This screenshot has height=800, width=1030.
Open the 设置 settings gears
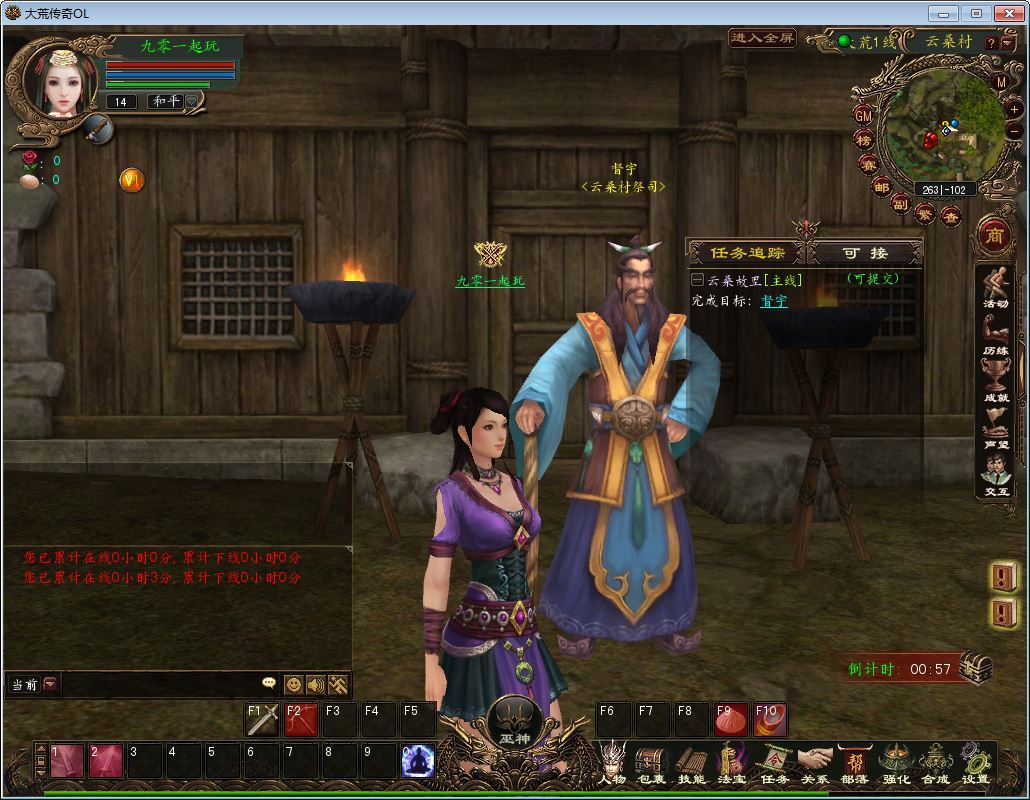pyautogui.click(x=975, y=764)
